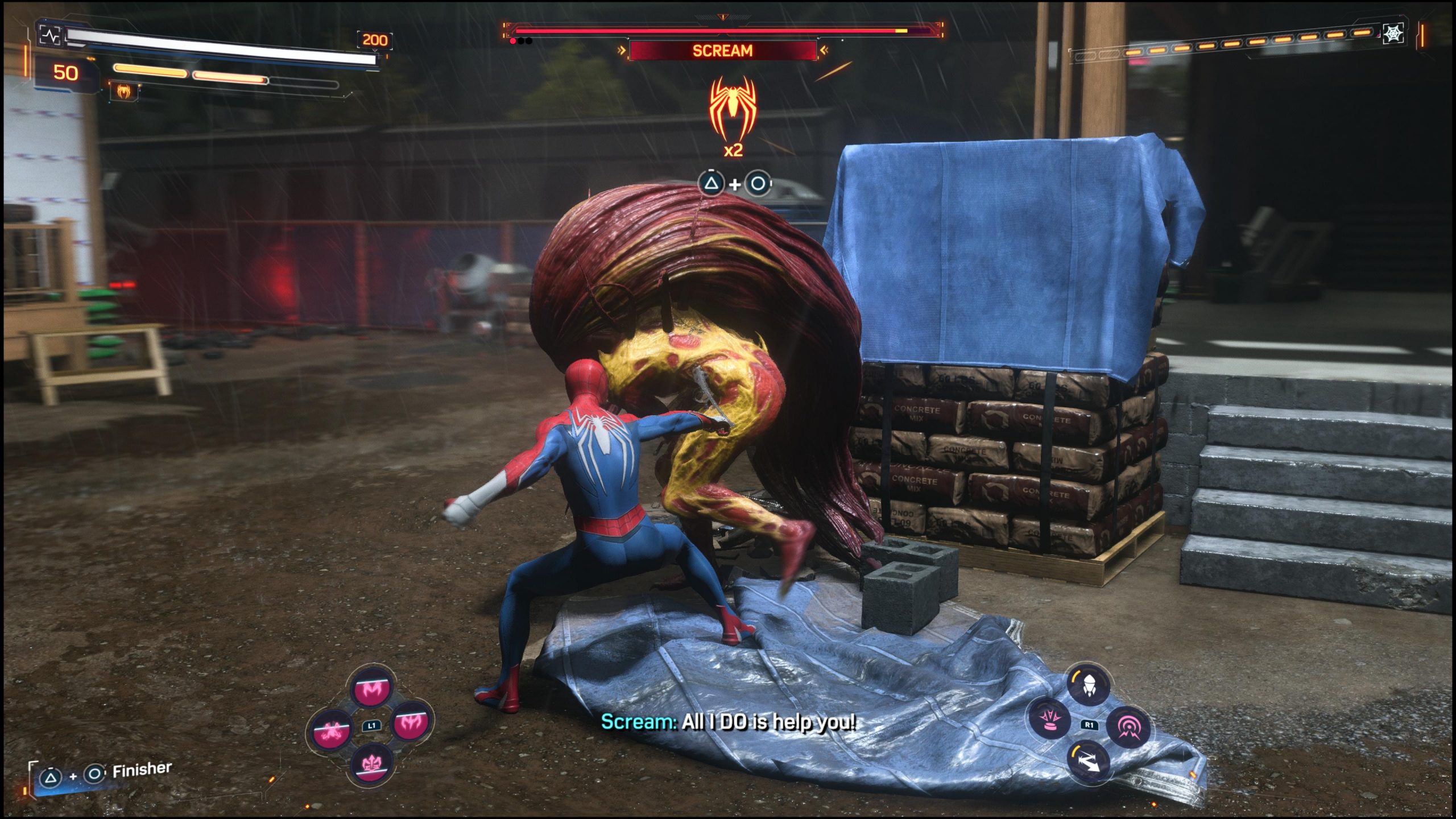Click the SCREAM boss name banner

click(722, 51)
